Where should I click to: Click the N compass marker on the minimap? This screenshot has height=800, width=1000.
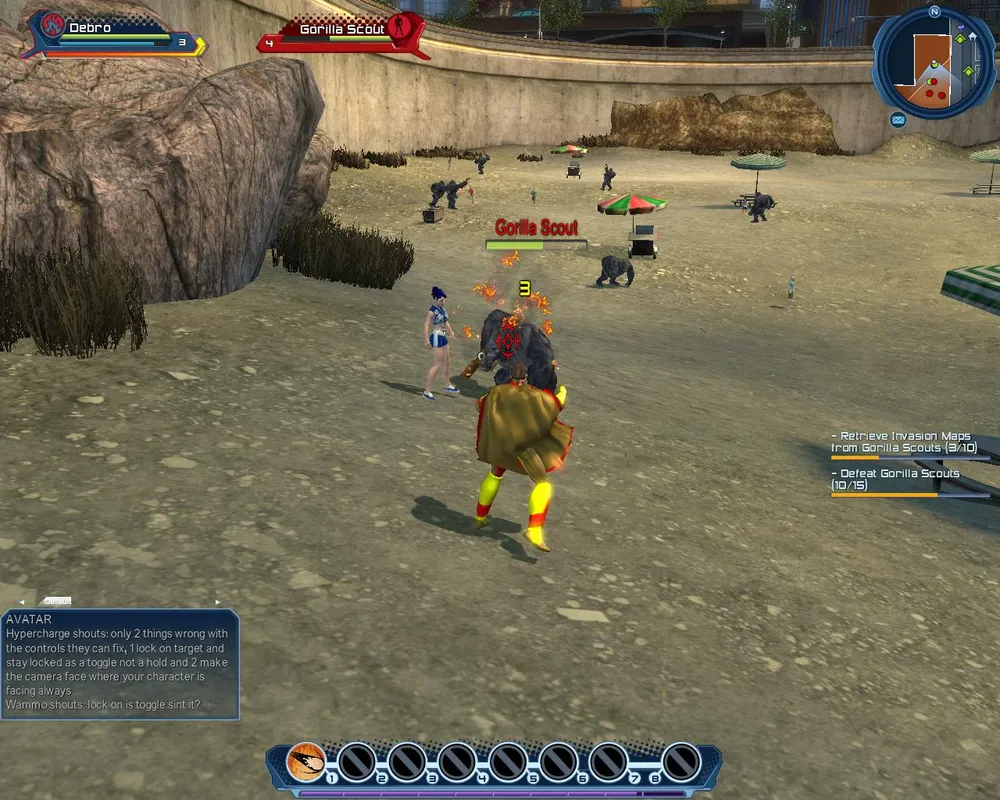(x=934, y=12)
